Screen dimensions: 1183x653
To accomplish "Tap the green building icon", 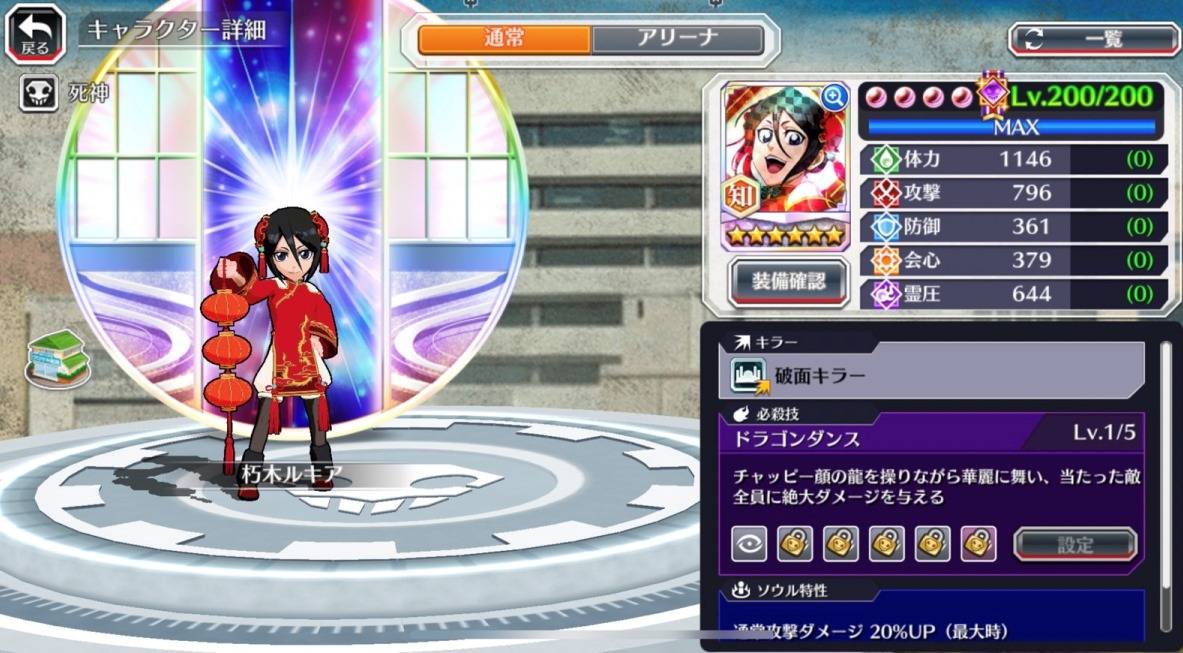I will 58,356.
